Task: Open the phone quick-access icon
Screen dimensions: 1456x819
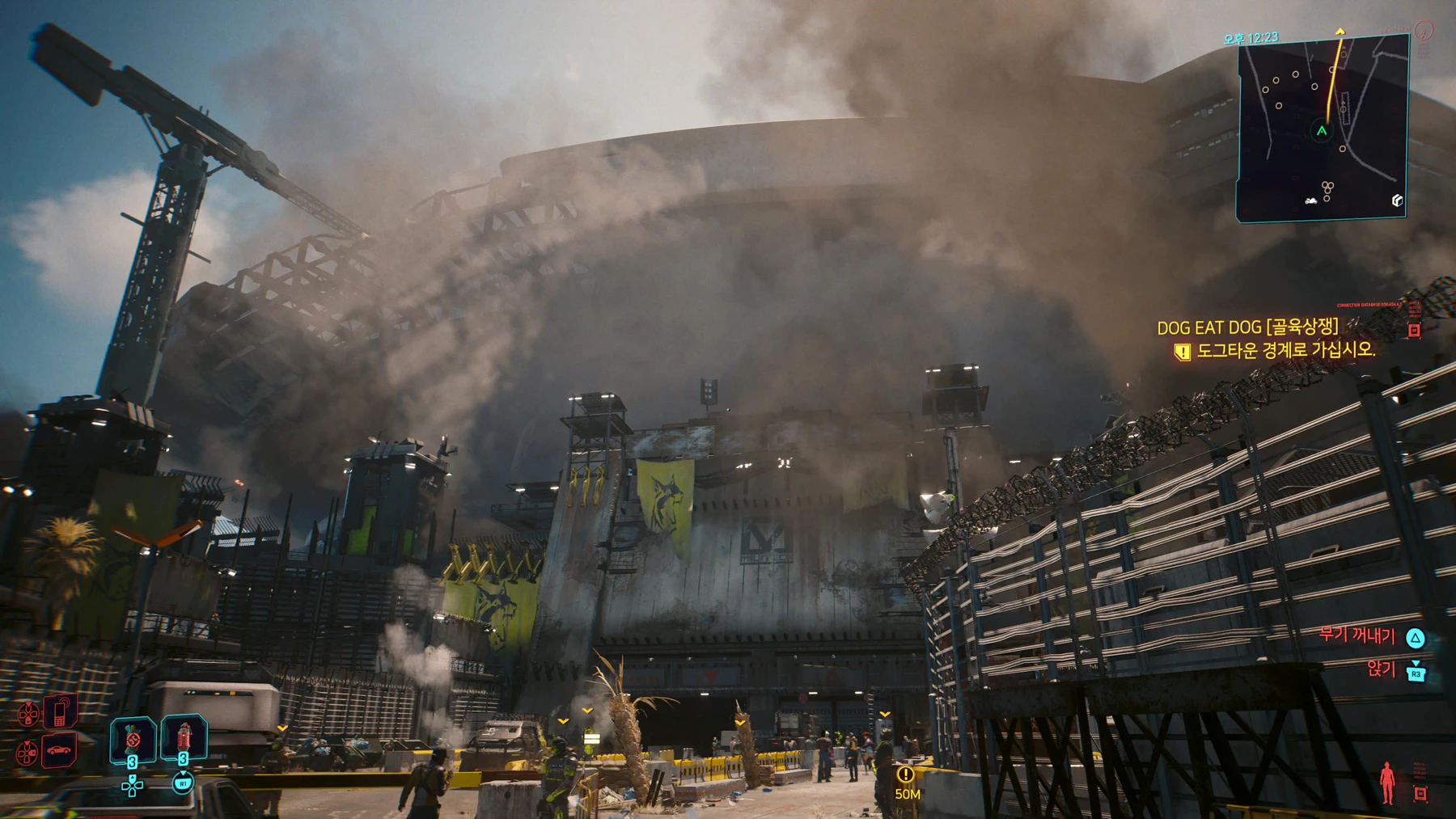Action: (x=60, y=711)
